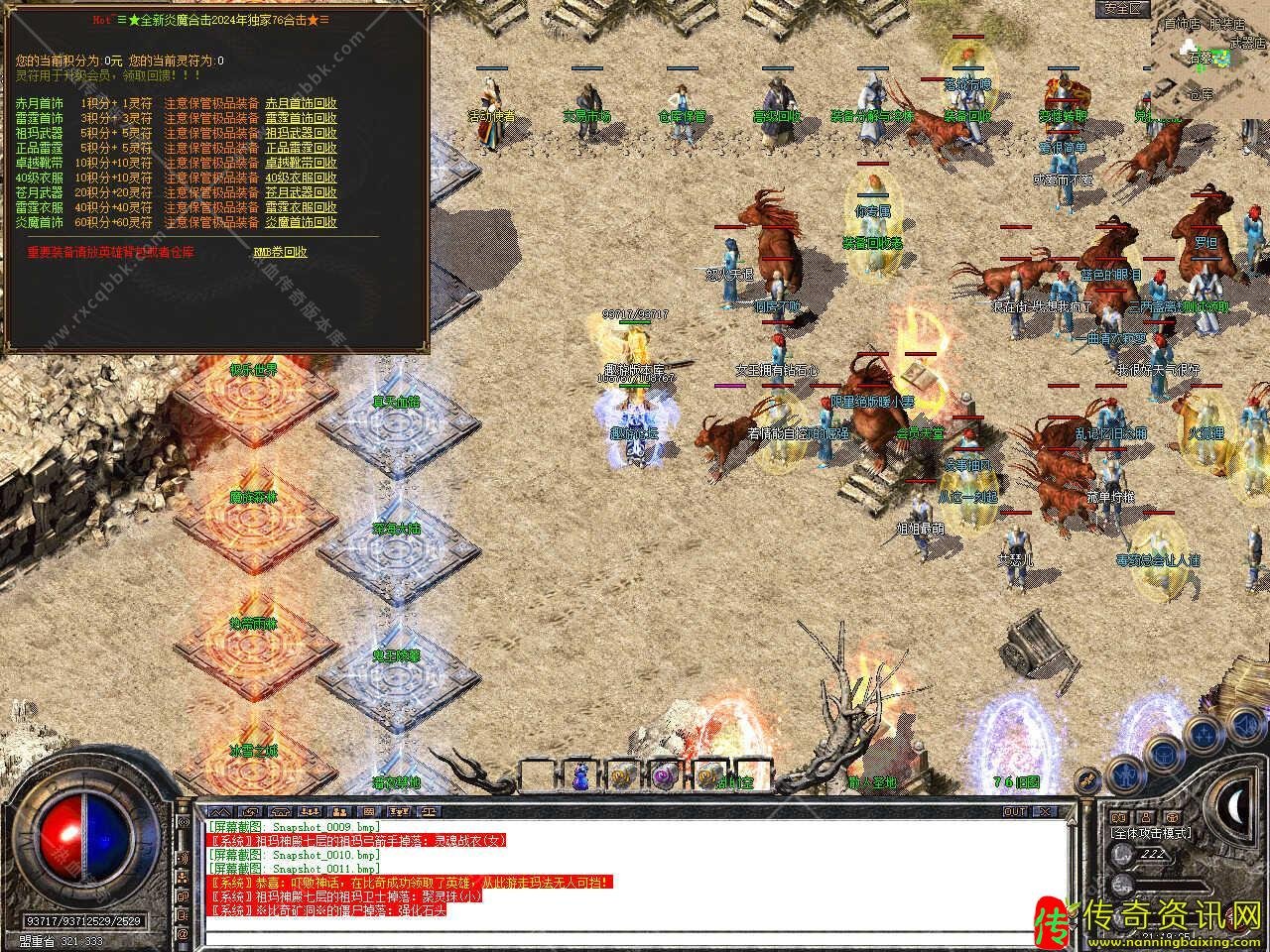Click the 正品雷霆回收 link

point(301,148)
